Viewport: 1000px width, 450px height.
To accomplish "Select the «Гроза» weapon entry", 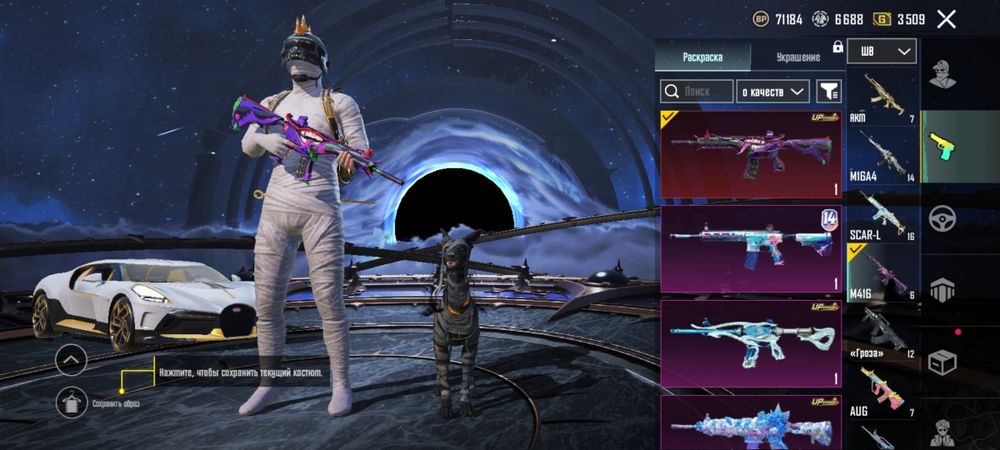I will 883,332.
